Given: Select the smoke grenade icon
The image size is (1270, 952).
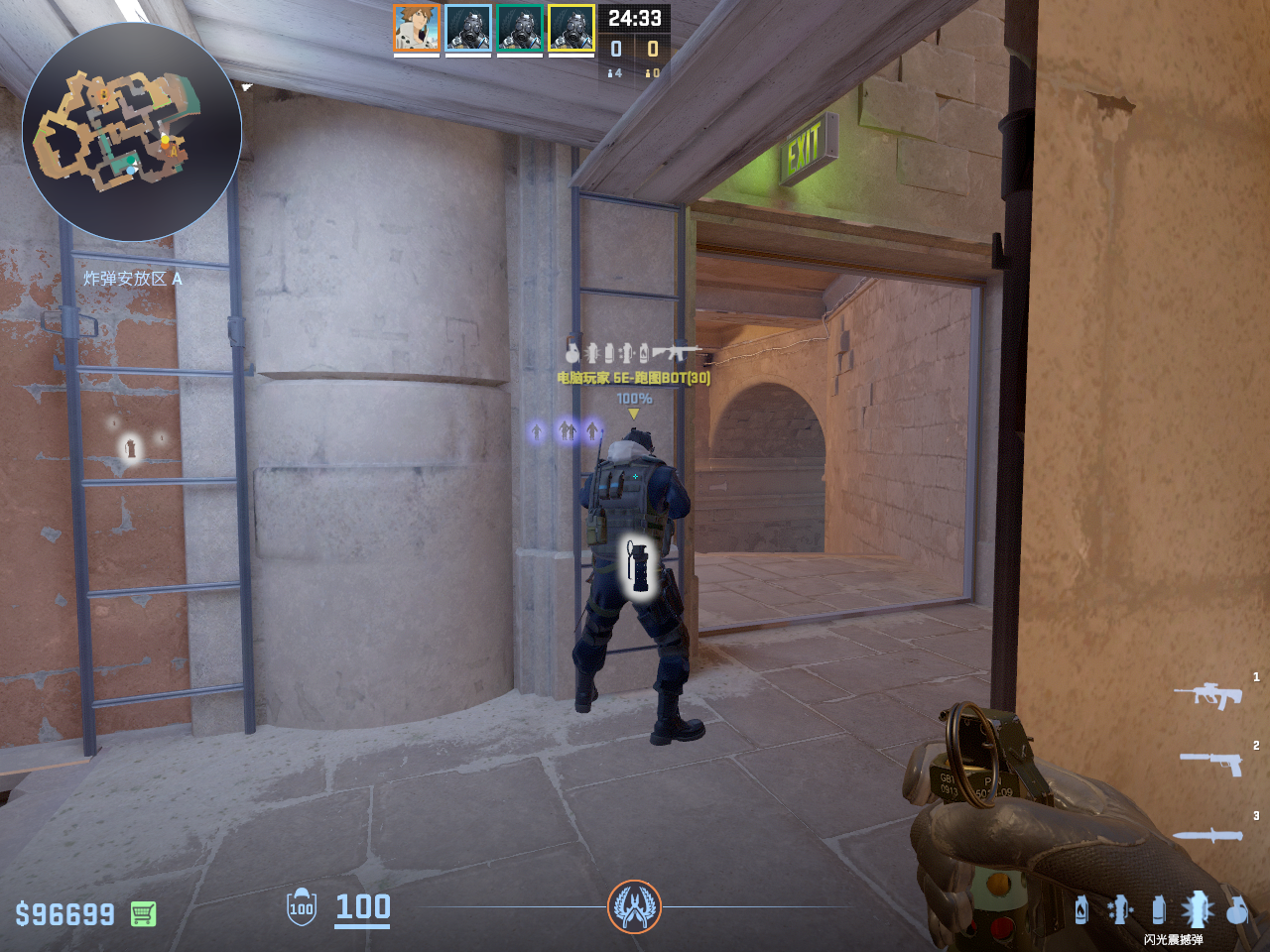Looking at the screenshot, I should click(1158, 908).
